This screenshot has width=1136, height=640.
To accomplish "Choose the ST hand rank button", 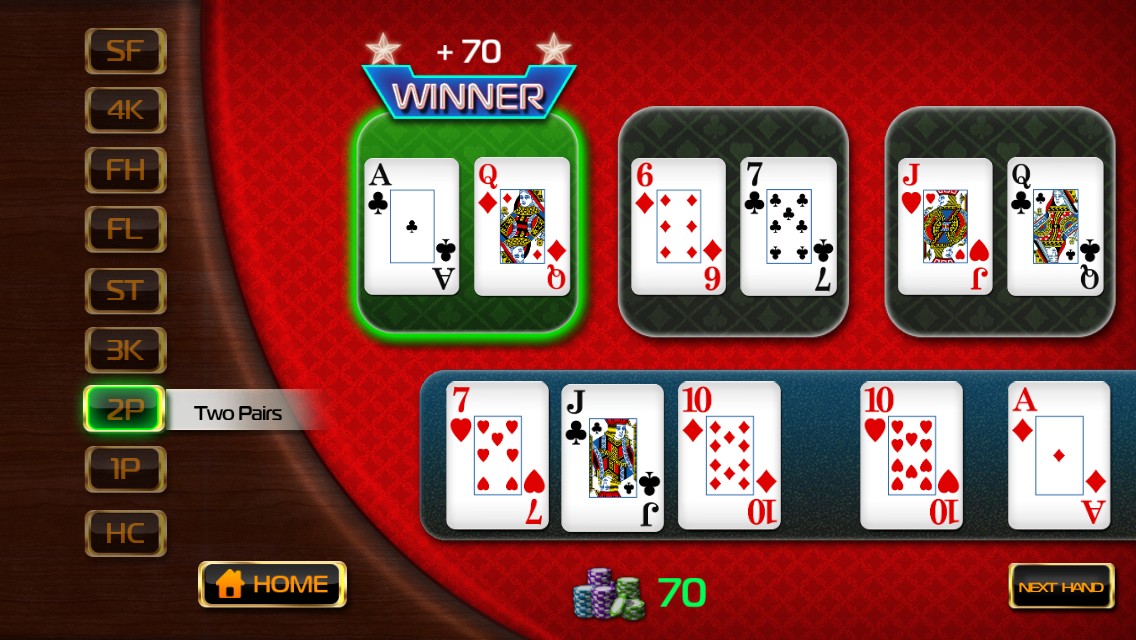I will pos(125,290).
